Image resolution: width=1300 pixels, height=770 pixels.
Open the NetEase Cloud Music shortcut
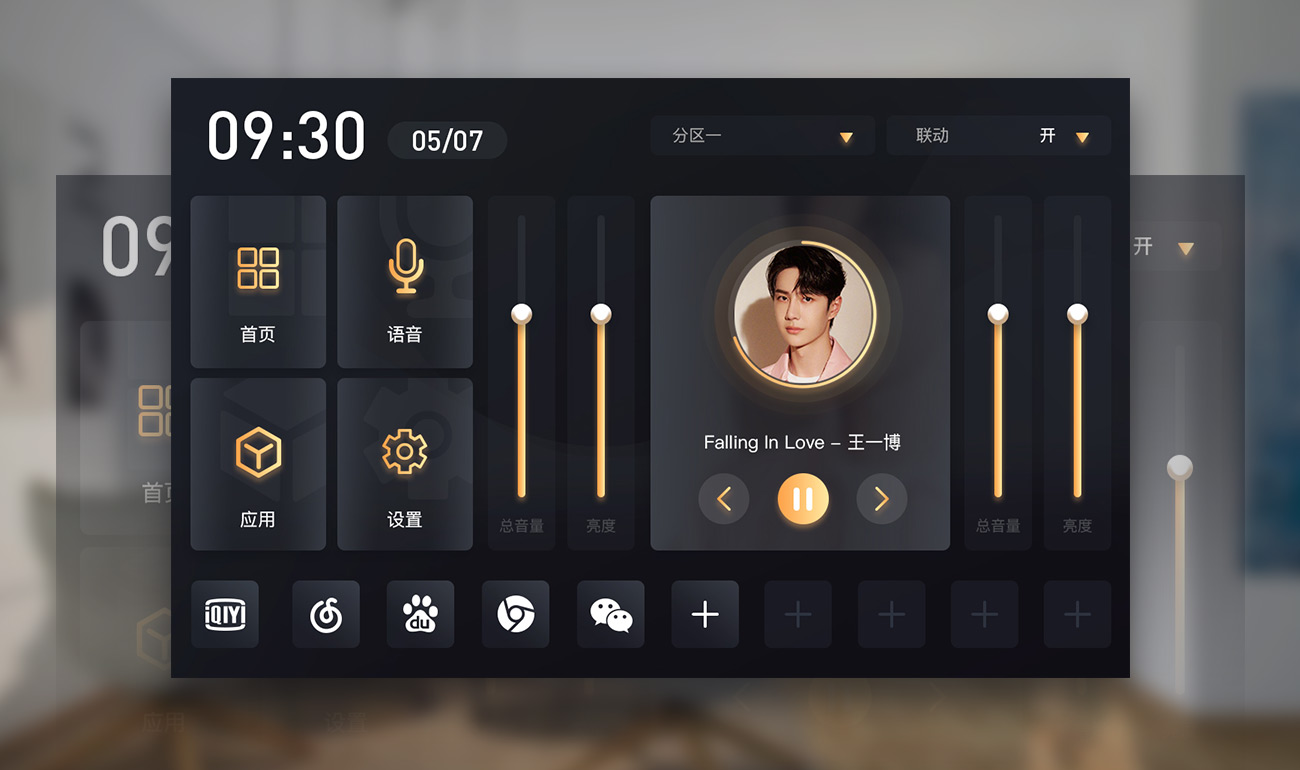[x=326, y=614]
